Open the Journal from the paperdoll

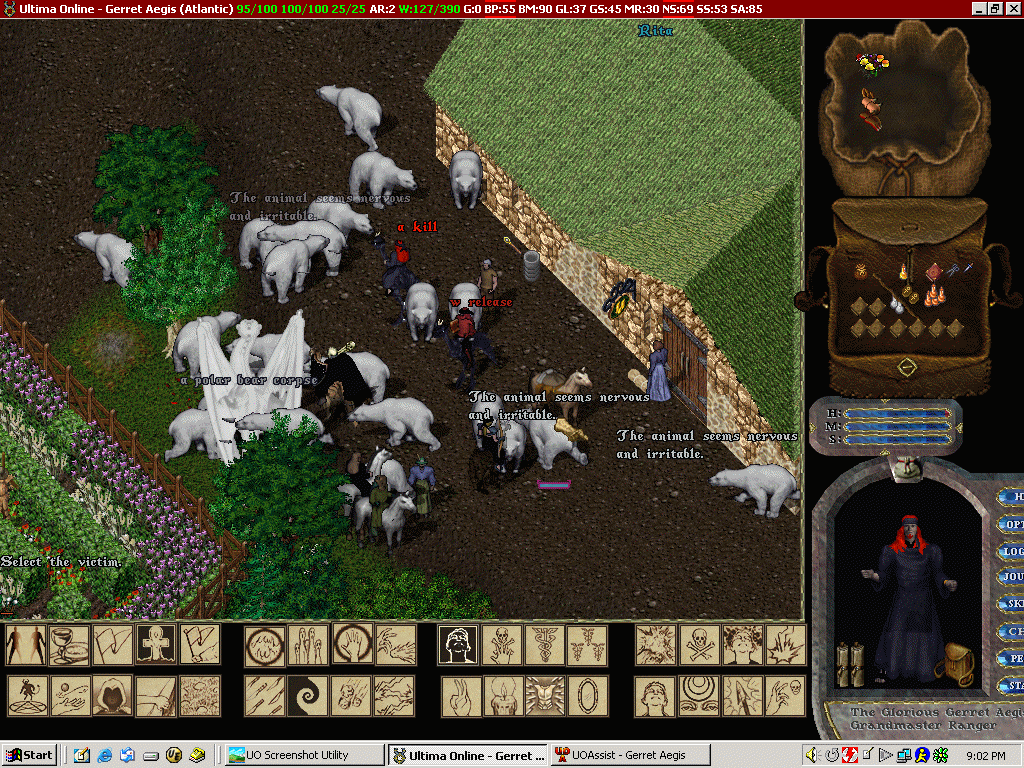click(x=1012, y=577)
